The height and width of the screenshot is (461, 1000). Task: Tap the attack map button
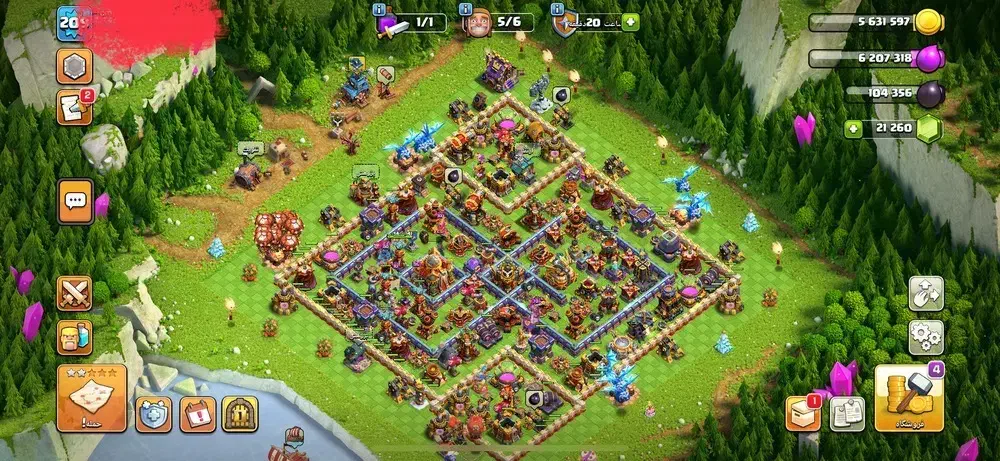[x=92, y=397]
